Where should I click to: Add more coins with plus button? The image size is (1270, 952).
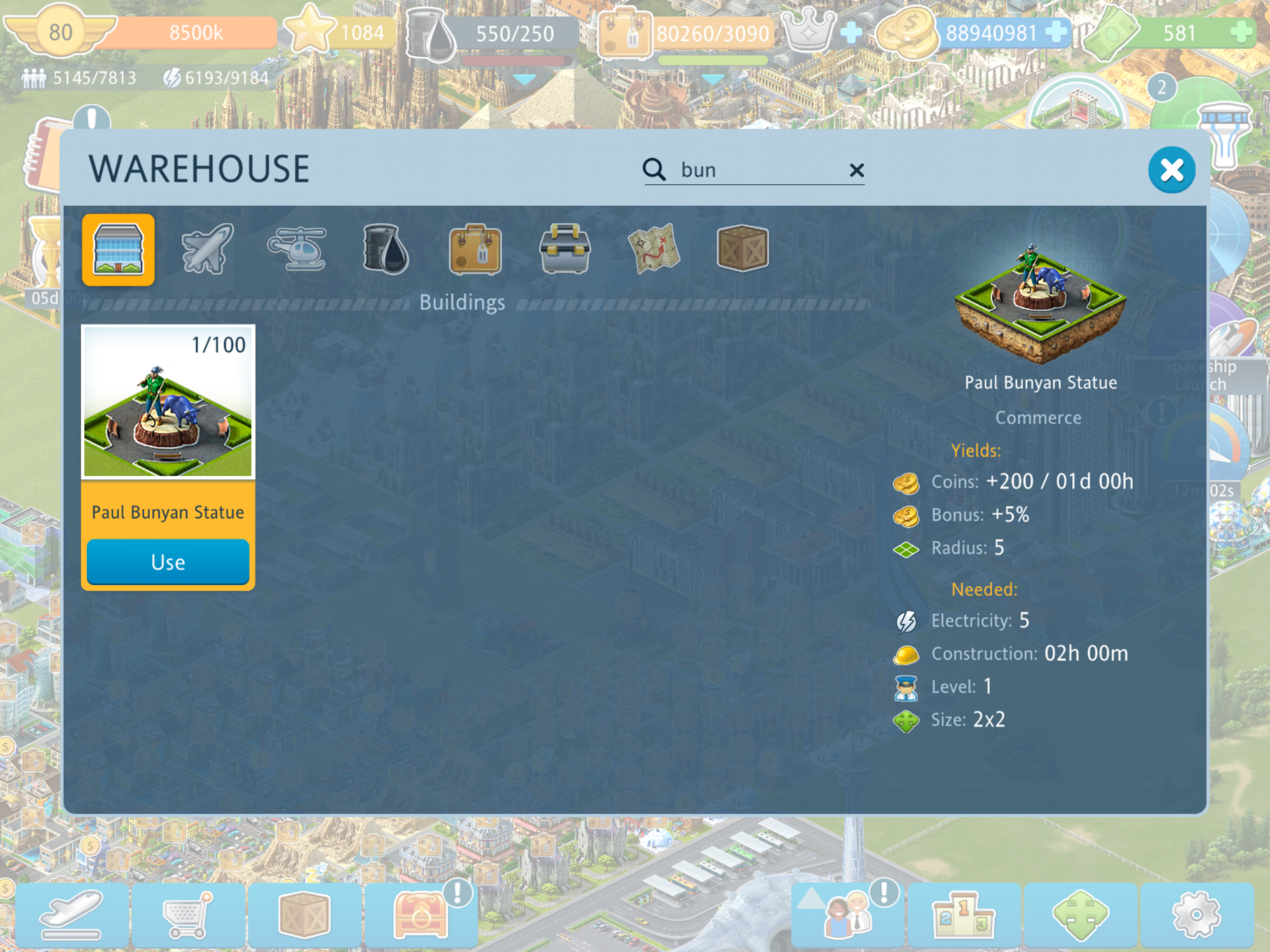pyautogui.click(x=1055, y=32)
